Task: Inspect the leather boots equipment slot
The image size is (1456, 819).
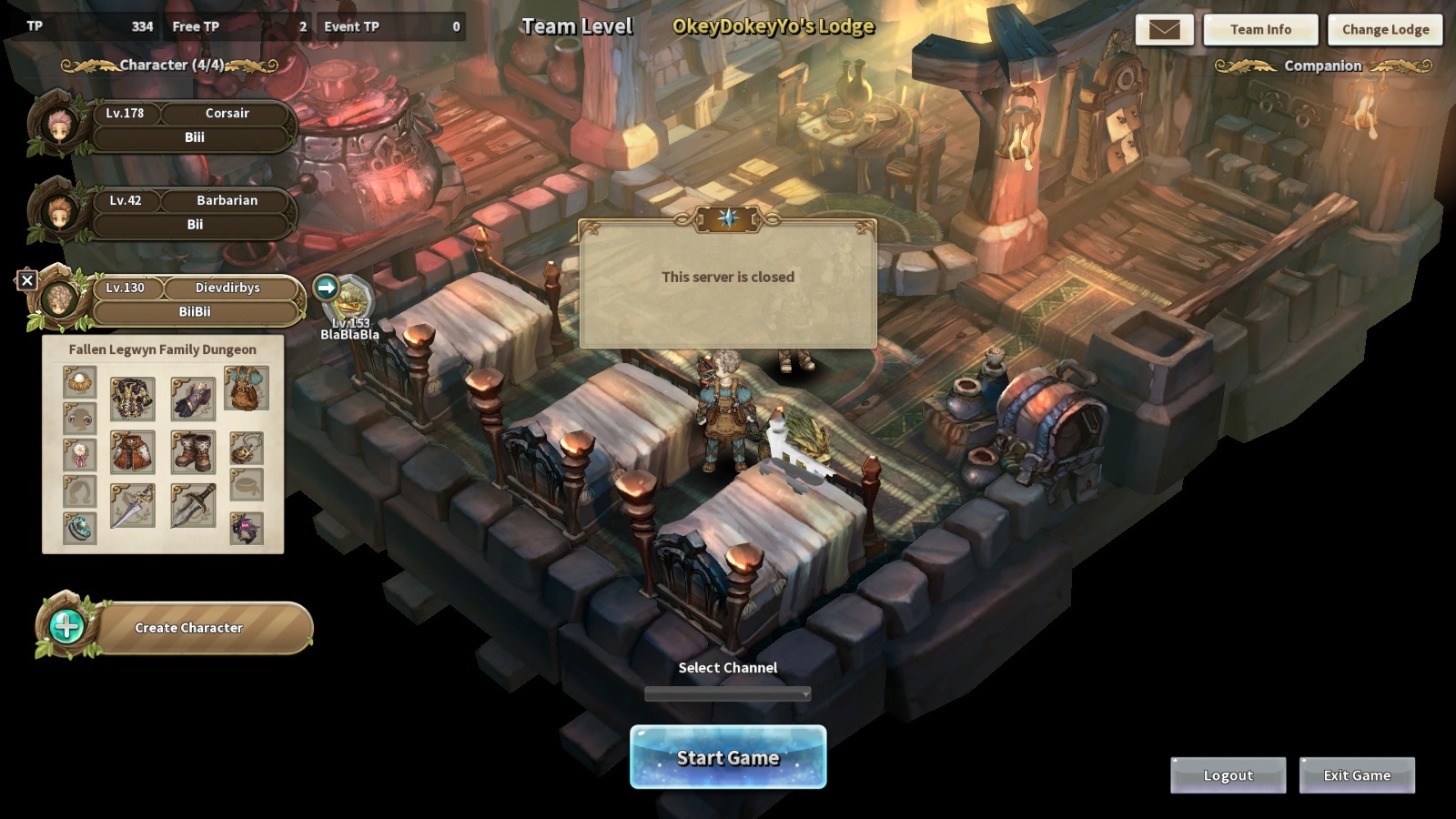Action: 193,452
